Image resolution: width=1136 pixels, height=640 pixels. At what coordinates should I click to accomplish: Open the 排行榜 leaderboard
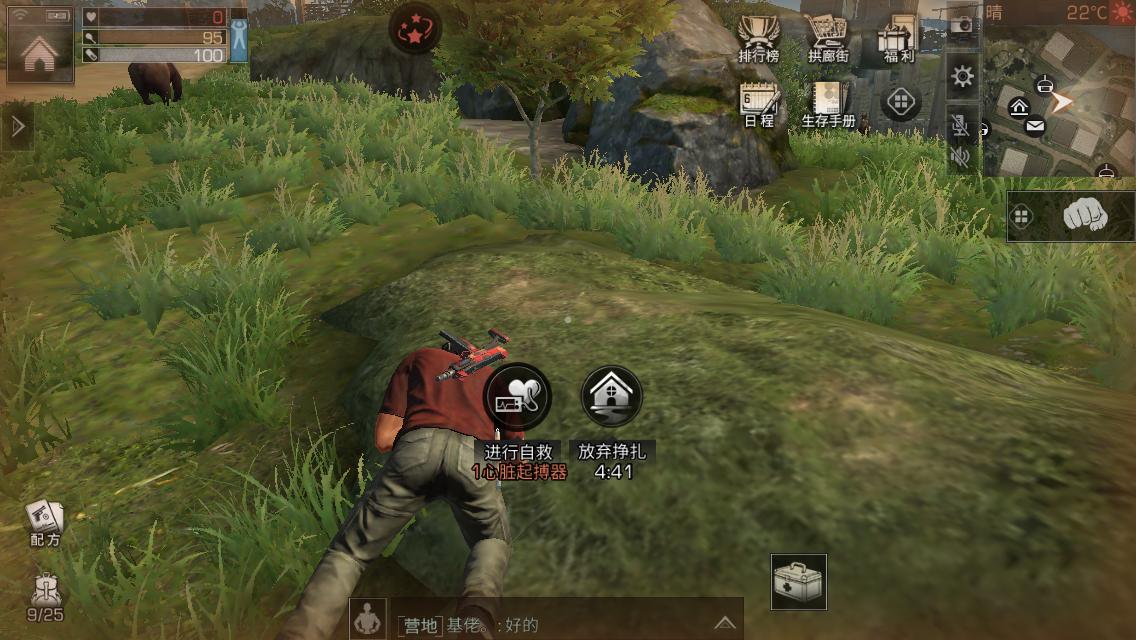(758, 40)
